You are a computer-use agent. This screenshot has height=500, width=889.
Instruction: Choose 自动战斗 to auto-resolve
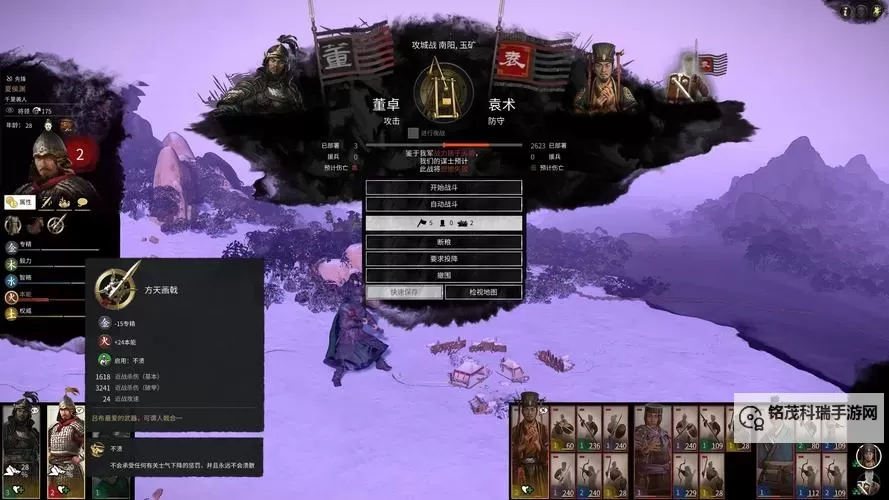(443, 205)
